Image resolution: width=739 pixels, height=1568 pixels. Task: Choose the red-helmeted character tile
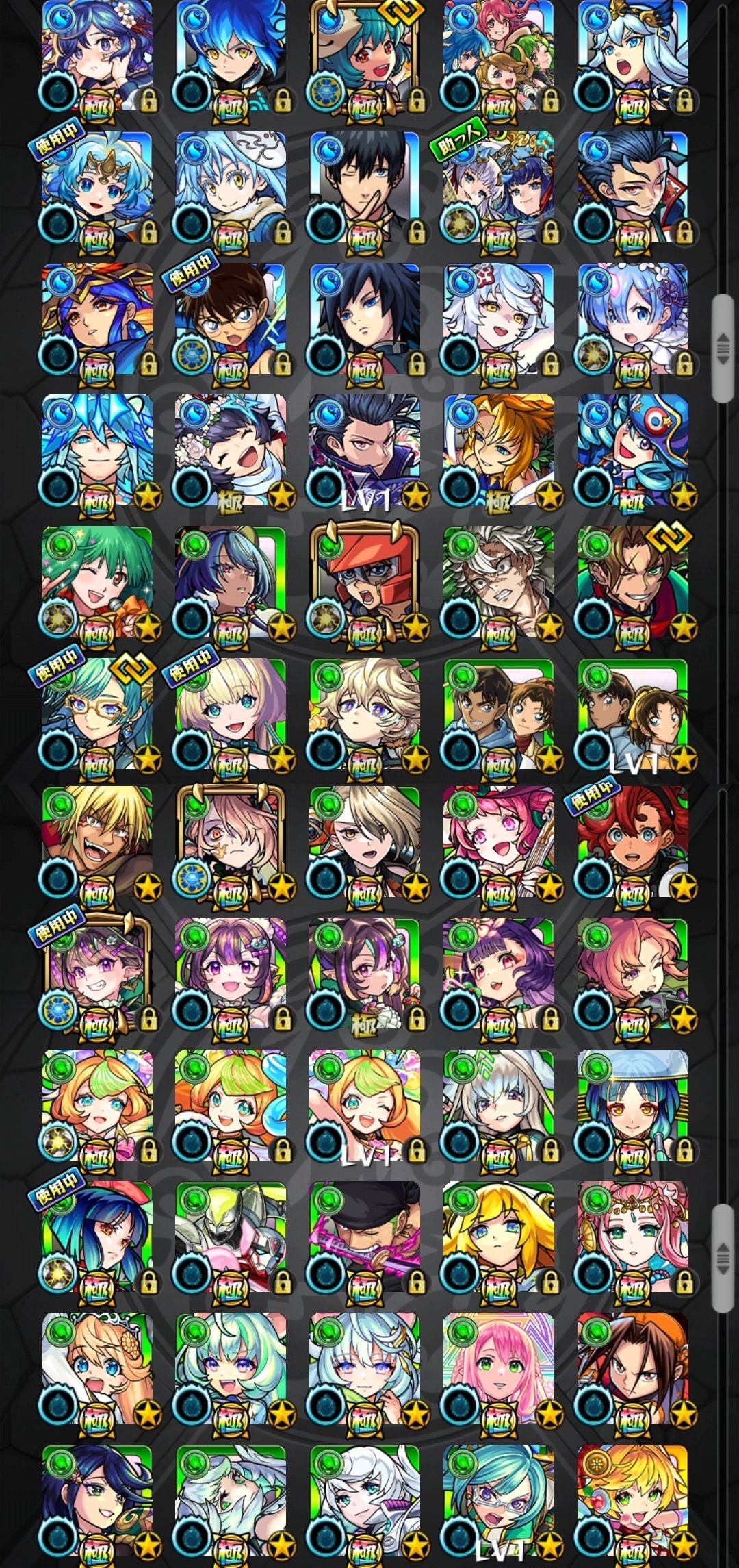364,583
